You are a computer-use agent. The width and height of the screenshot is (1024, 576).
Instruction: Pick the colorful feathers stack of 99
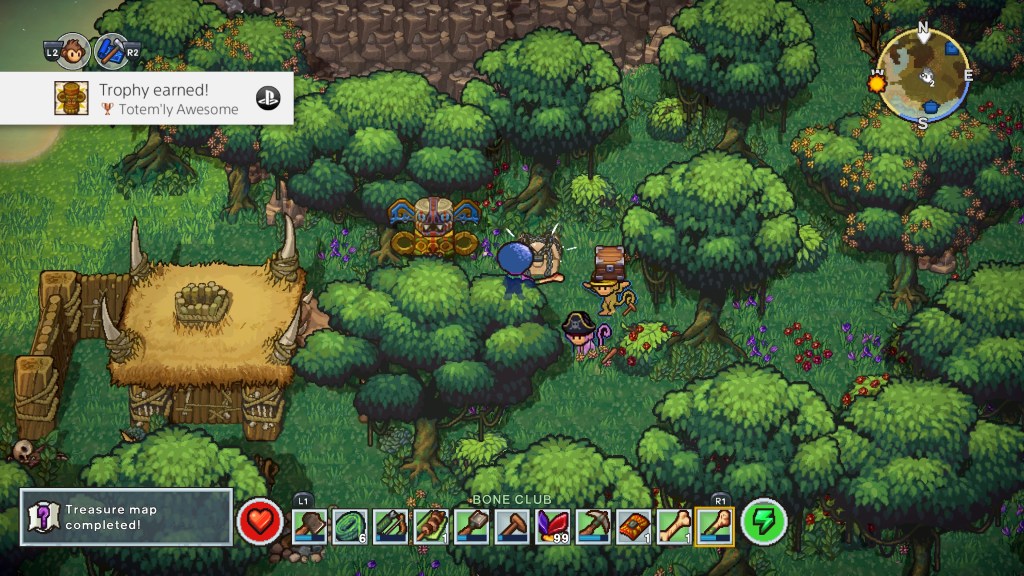coord(553,524)
